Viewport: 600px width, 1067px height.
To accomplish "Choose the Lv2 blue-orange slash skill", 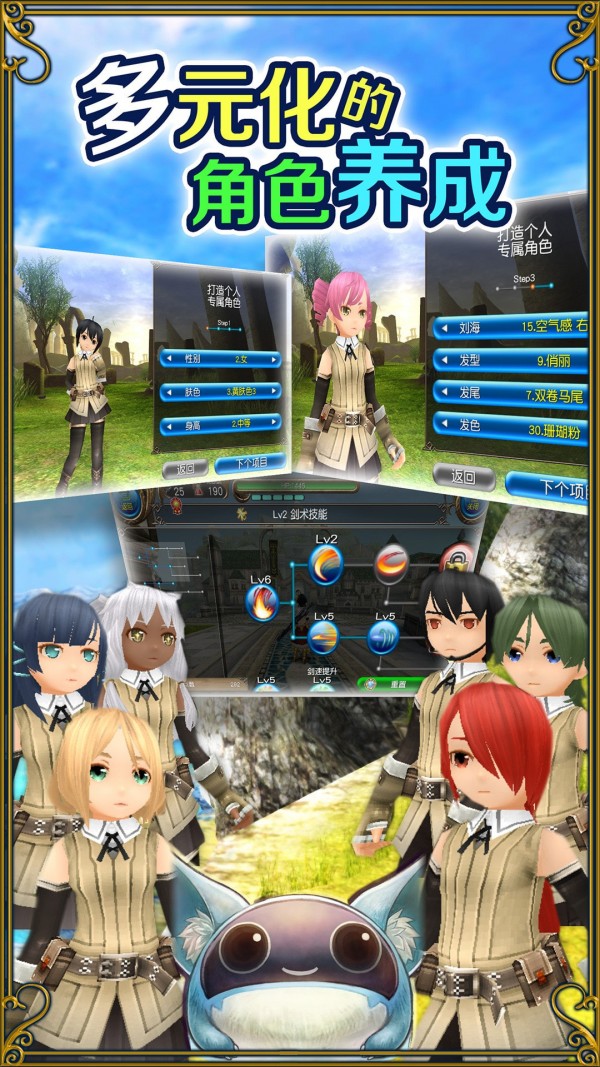I will (x=326, y=565).
